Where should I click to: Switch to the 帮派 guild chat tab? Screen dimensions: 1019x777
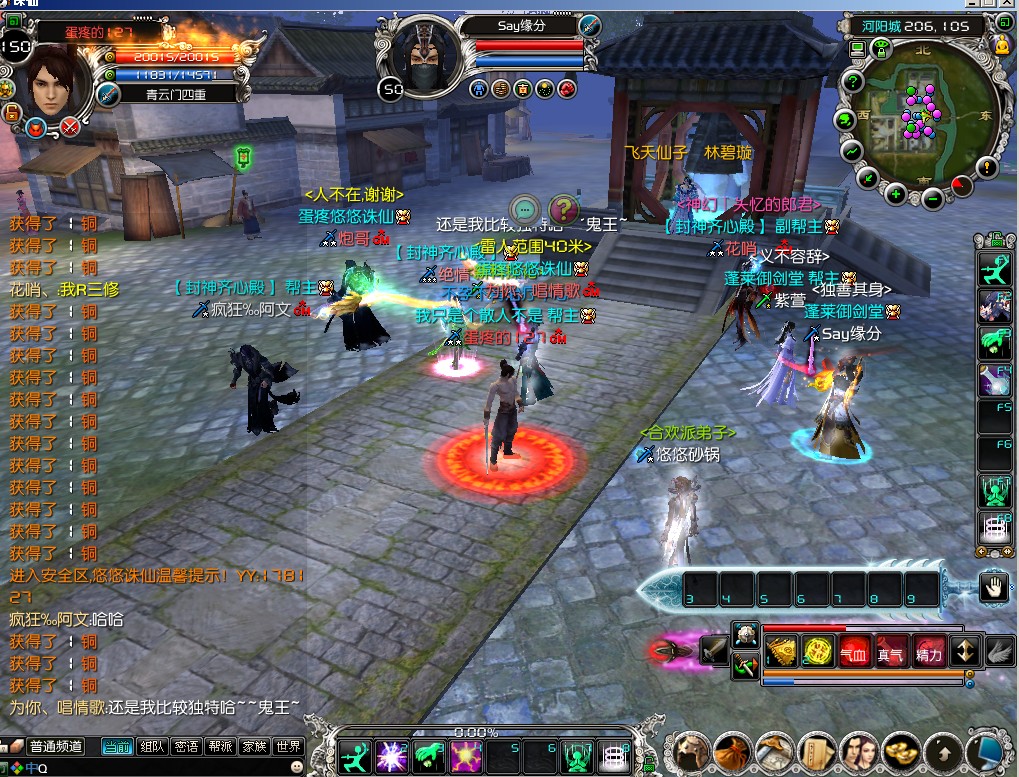point(221,746)
